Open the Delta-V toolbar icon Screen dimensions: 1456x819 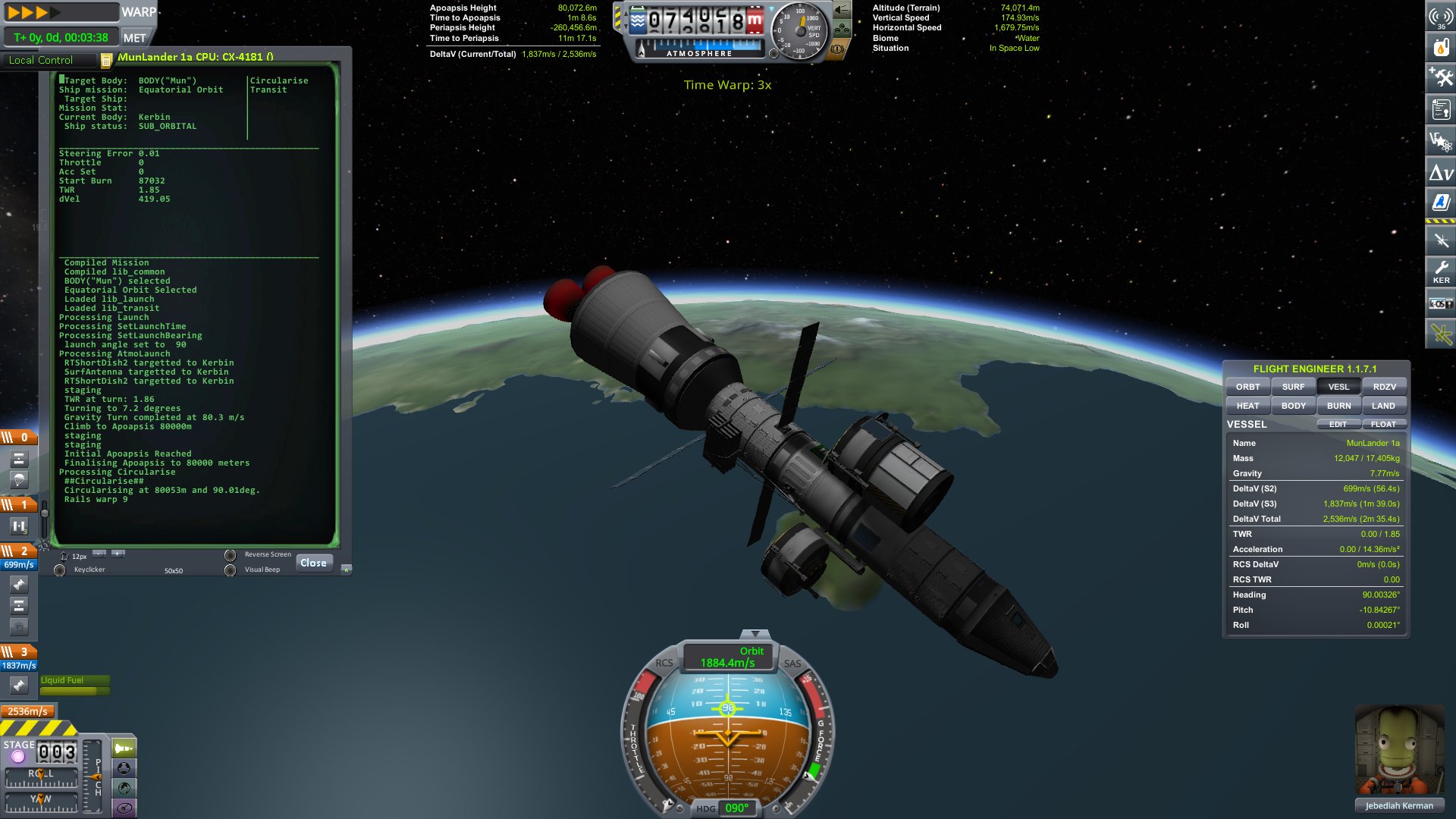[x=1441, y=173]
